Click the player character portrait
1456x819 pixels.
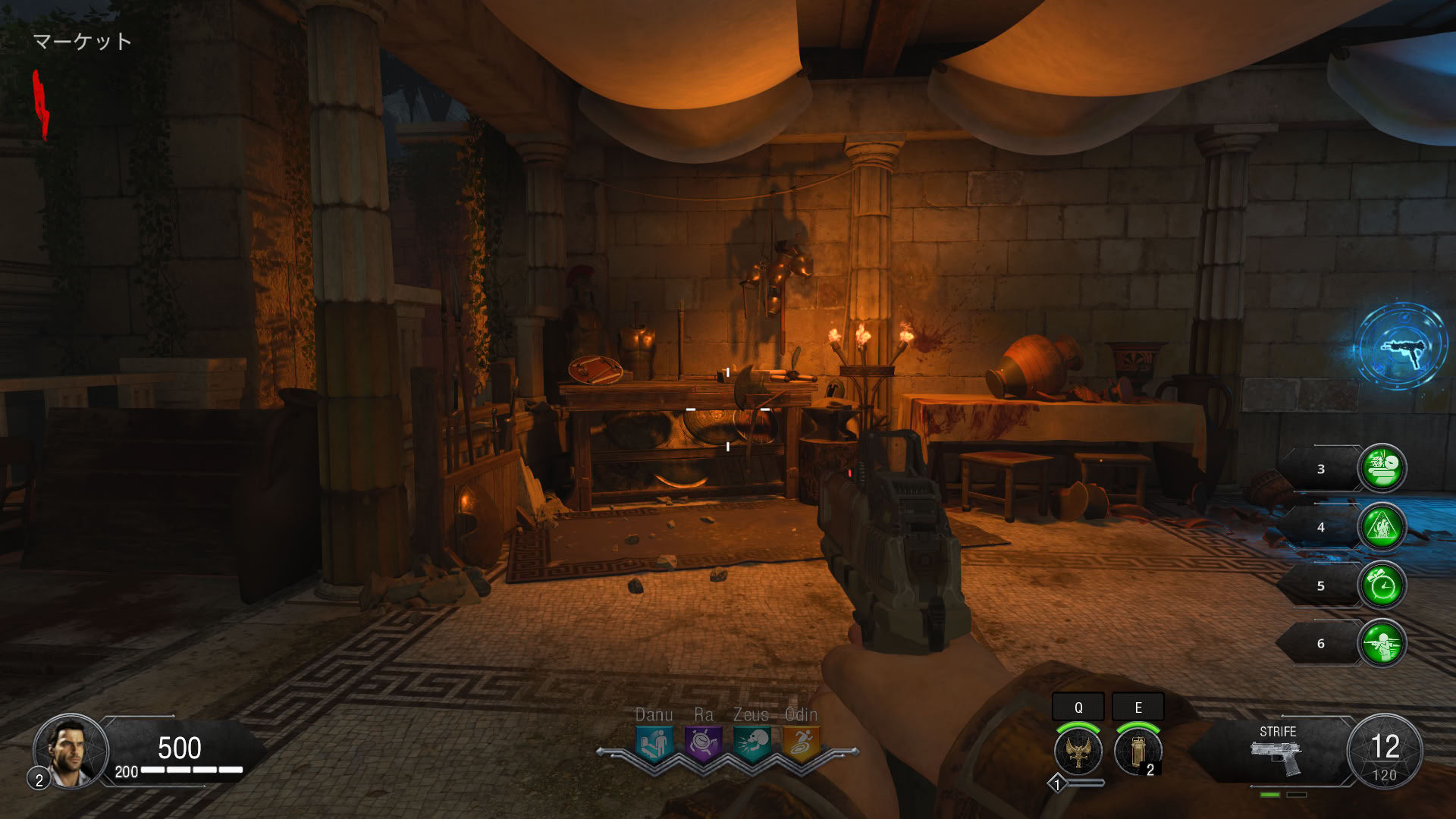point(71,750)
